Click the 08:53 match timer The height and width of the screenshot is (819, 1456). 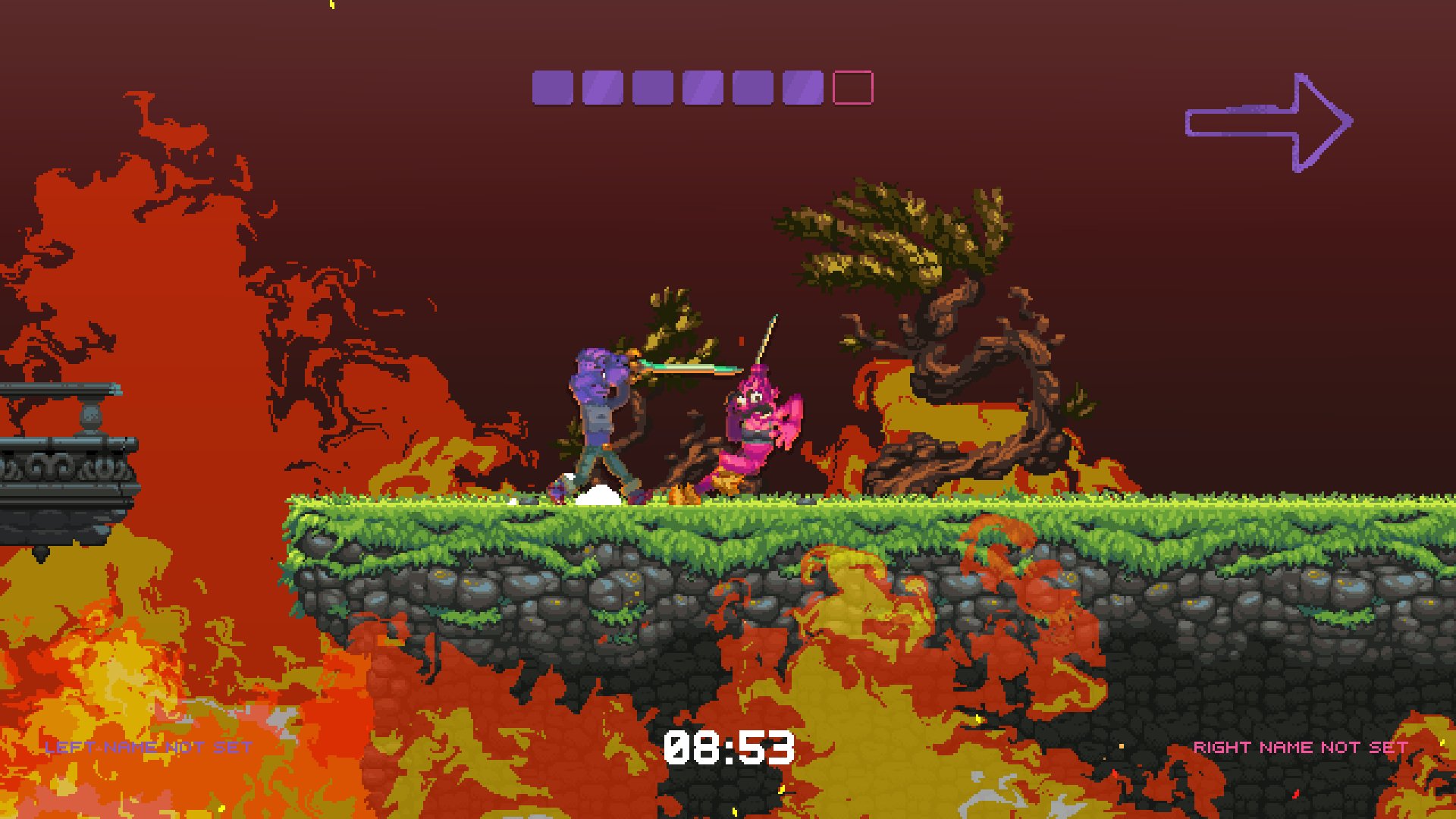tap(730, 748)
